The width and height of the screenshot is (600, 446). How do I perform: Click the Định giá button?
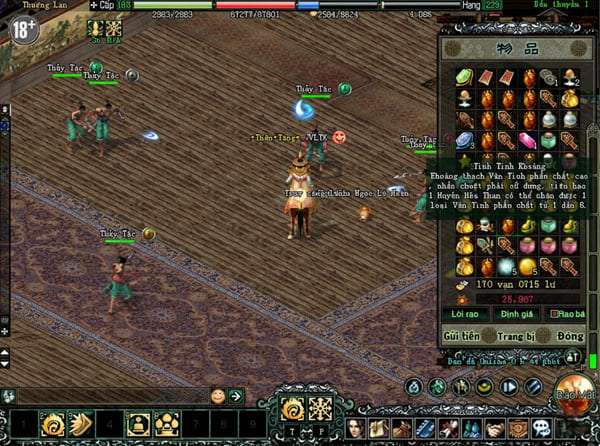[x=512, y=314]
